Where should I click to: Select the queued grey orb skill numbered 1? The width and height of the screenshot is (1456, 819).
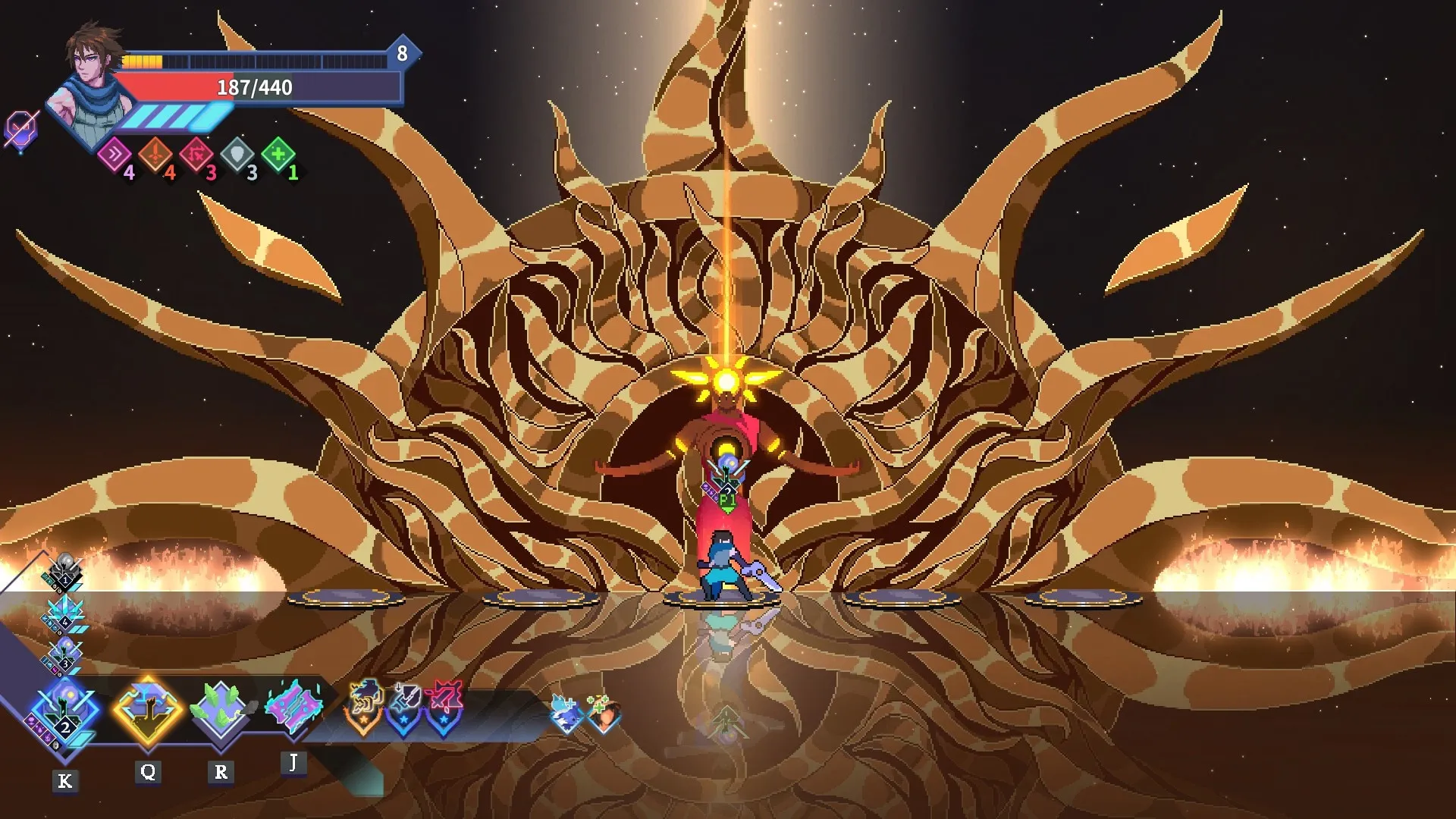(64, 573)
